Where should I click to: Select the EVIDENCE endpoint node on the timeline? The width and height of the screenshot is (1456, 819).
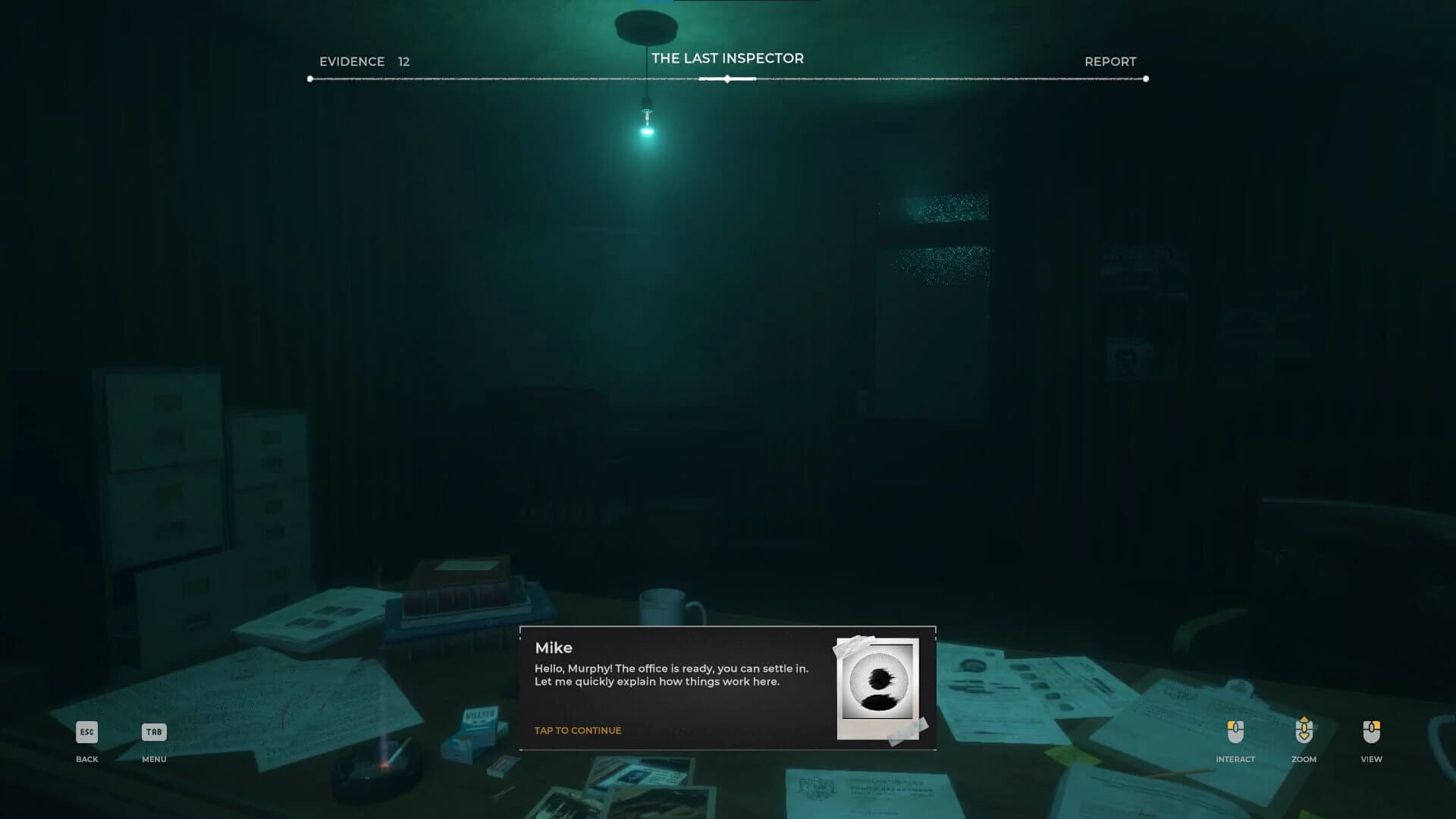309,77
